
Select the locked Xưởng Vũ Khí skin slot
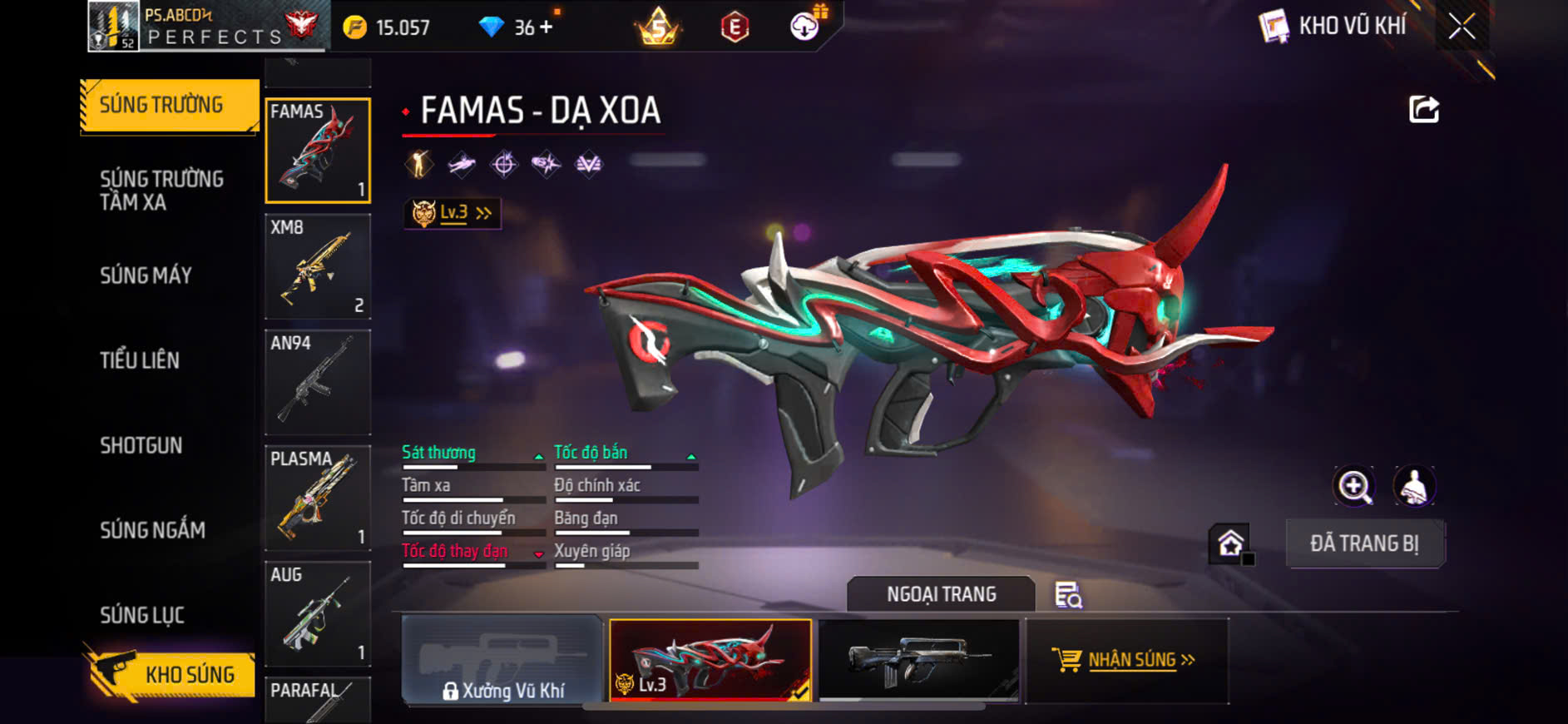pos(502,661)
